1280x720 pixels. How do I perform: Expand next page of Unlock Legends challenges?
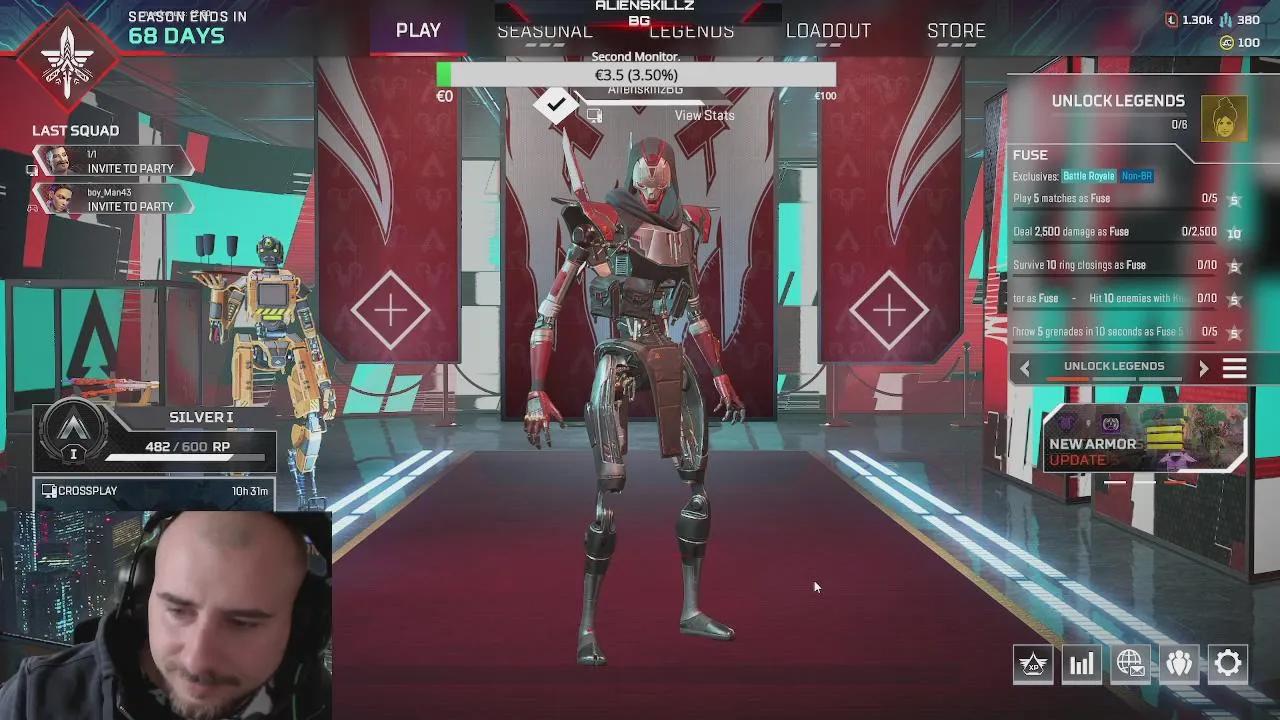(x=1204, y=367)
